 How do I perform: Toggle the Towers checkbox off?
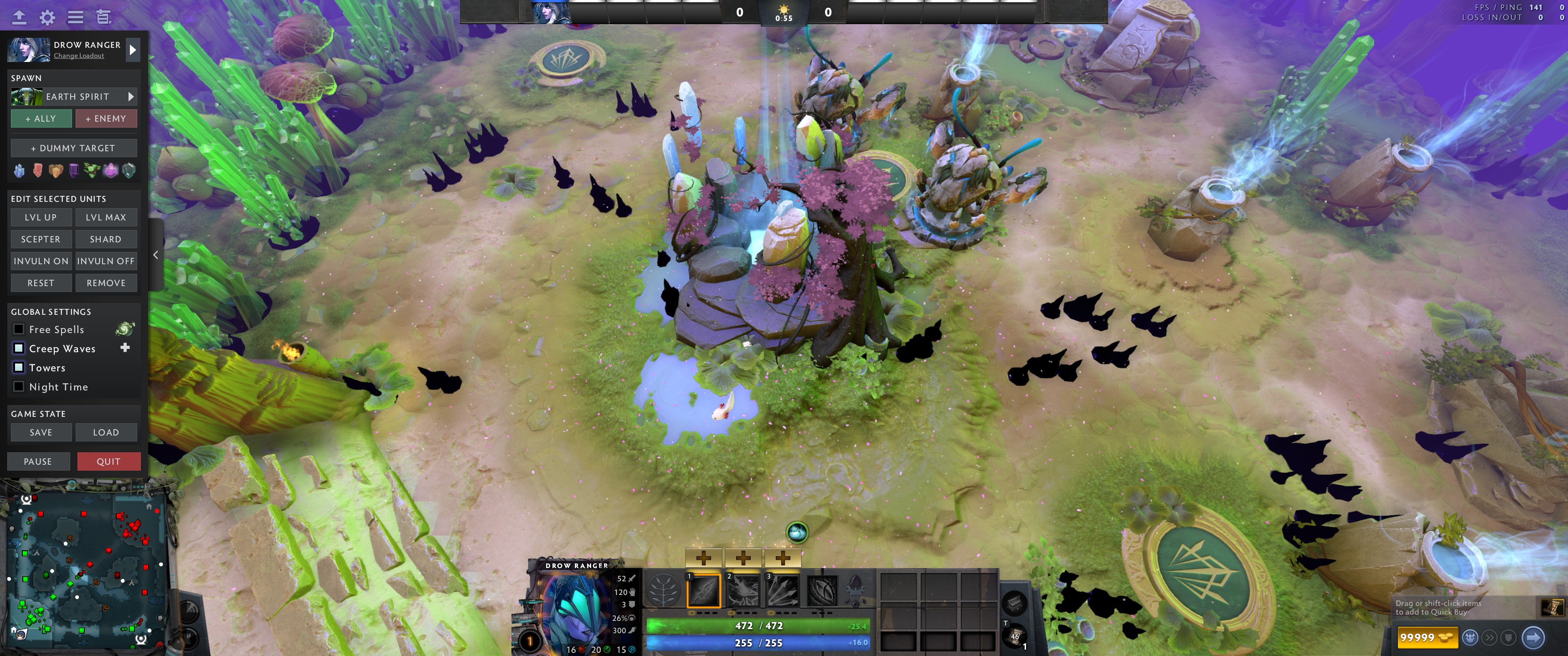18,367
